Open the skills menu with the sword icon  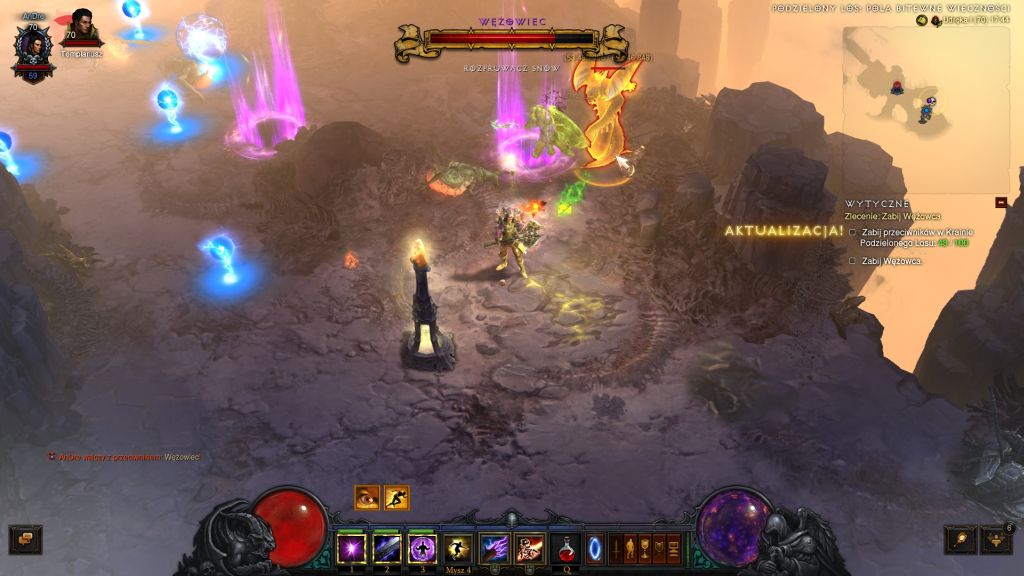click(616, 549)
